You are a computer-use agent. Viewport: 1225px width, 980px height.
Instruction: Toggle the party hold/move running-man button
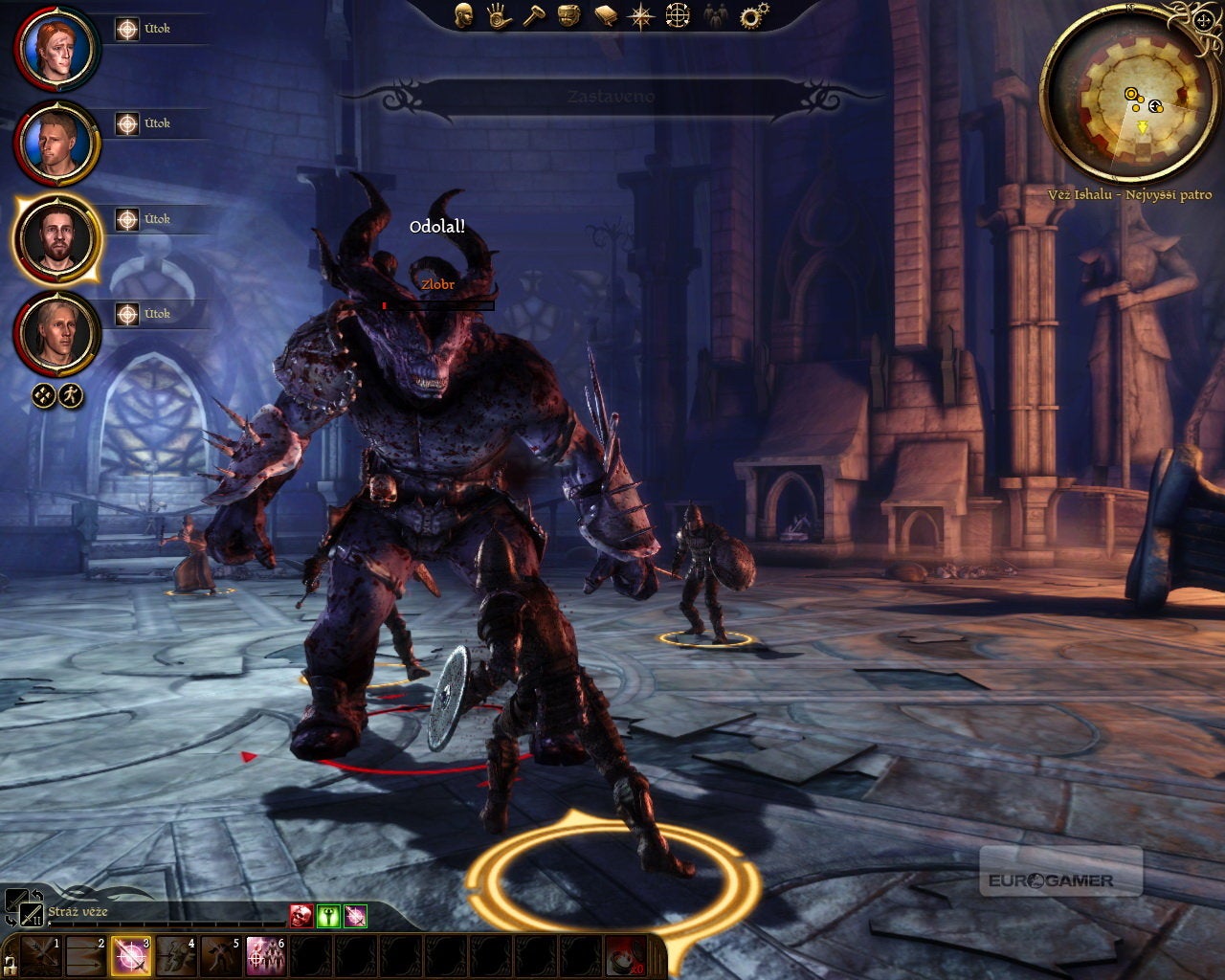tap(71, 394)
